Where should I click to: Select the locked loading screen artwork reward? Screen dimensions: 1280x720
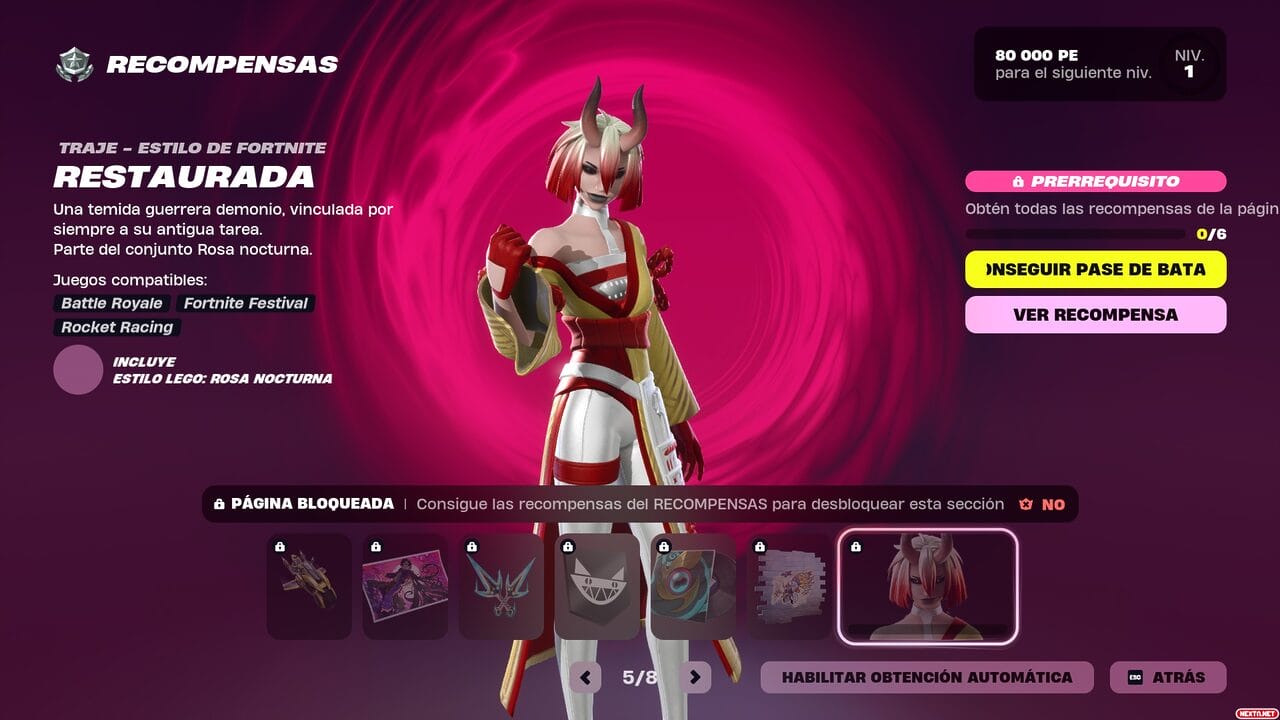pyautogui.click(x=405, y=587)
